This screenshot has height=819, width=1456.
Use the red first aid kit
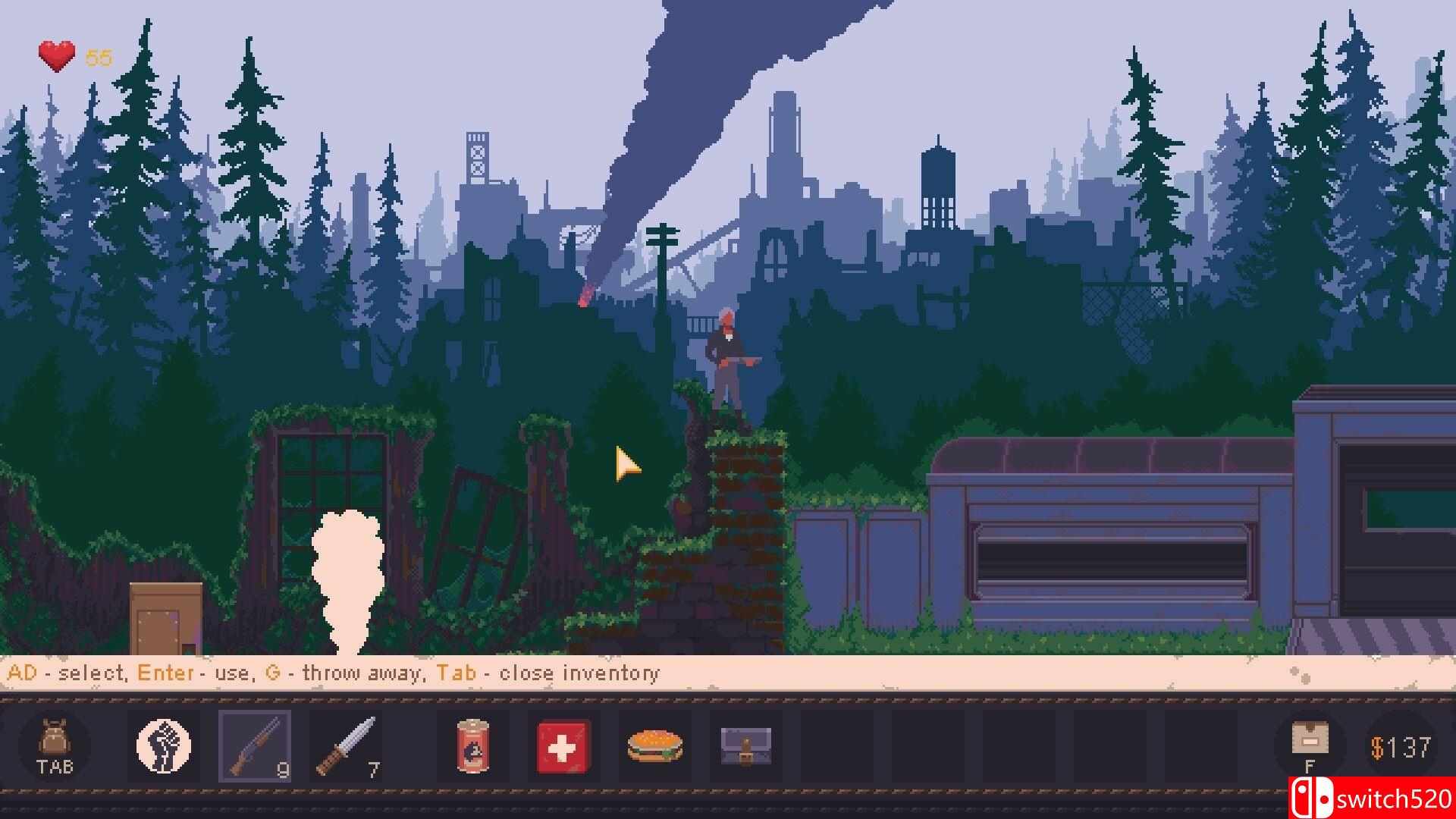point(563,746)
